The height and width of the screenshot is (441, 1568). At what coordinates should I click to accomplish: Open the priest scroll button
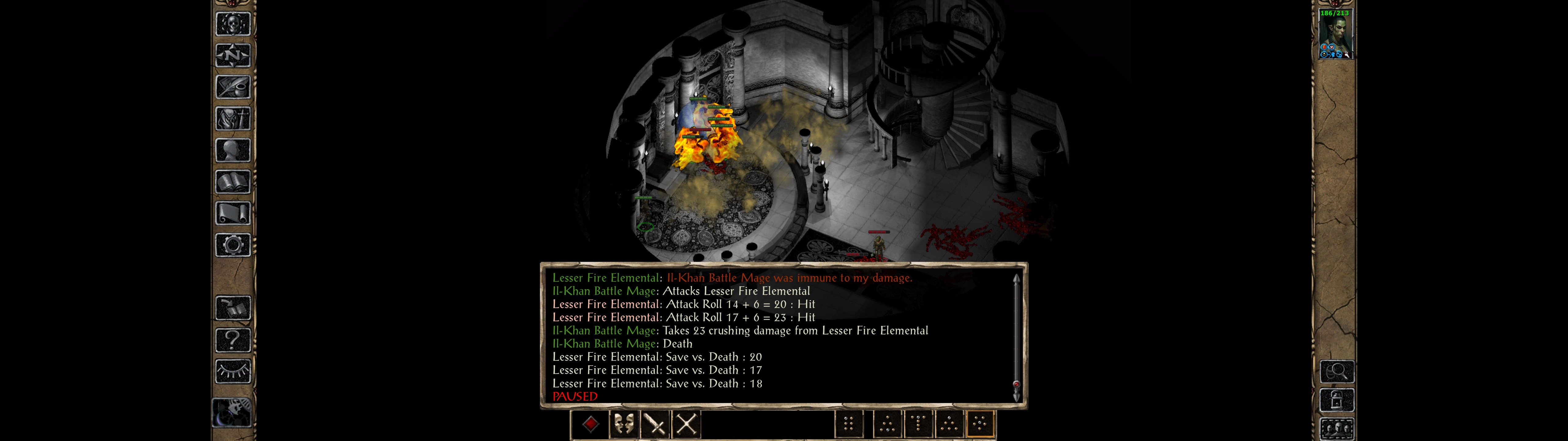point(233,213)
